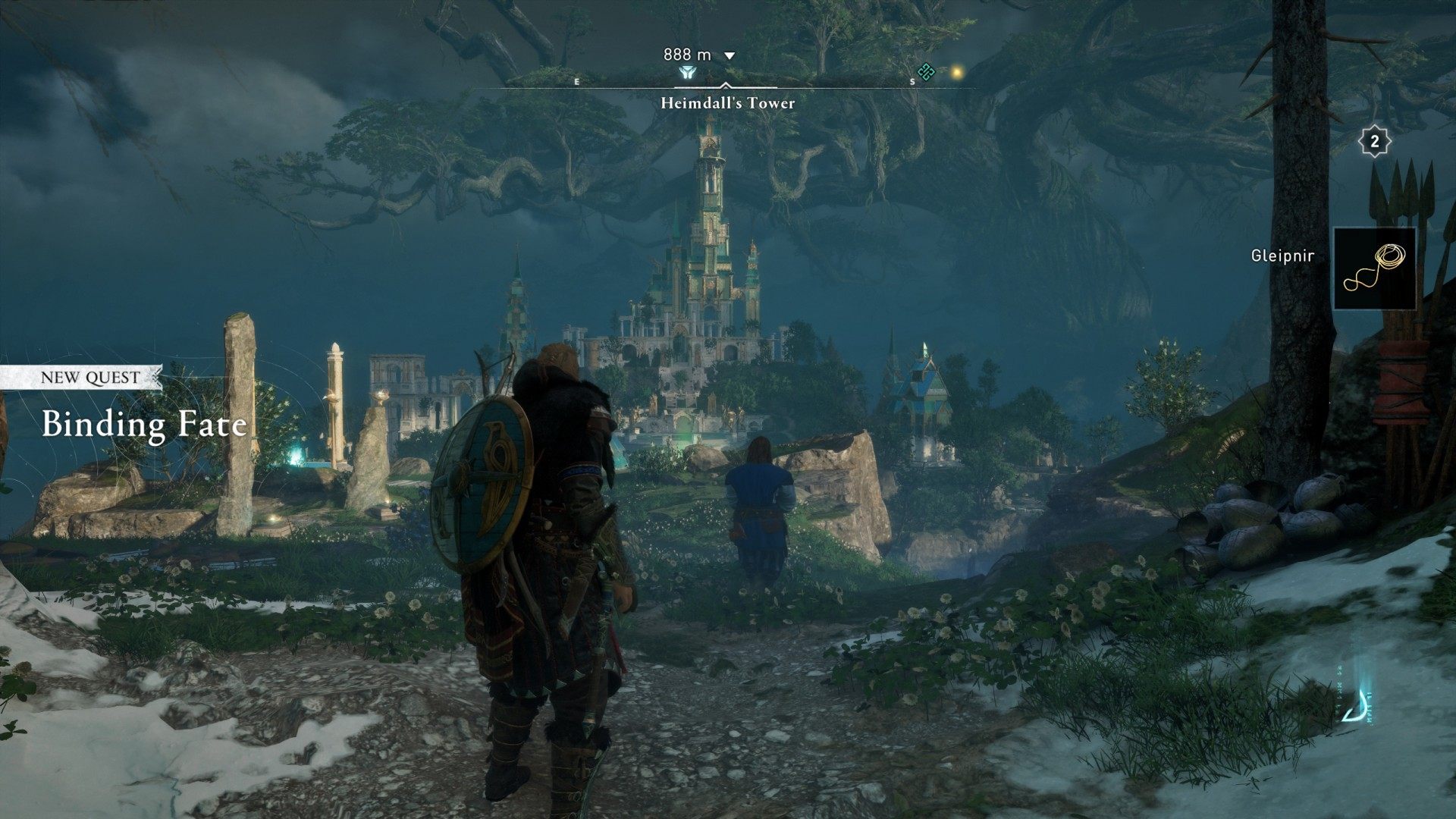Select the glowing yellow dot on compass

coord(957,72)
